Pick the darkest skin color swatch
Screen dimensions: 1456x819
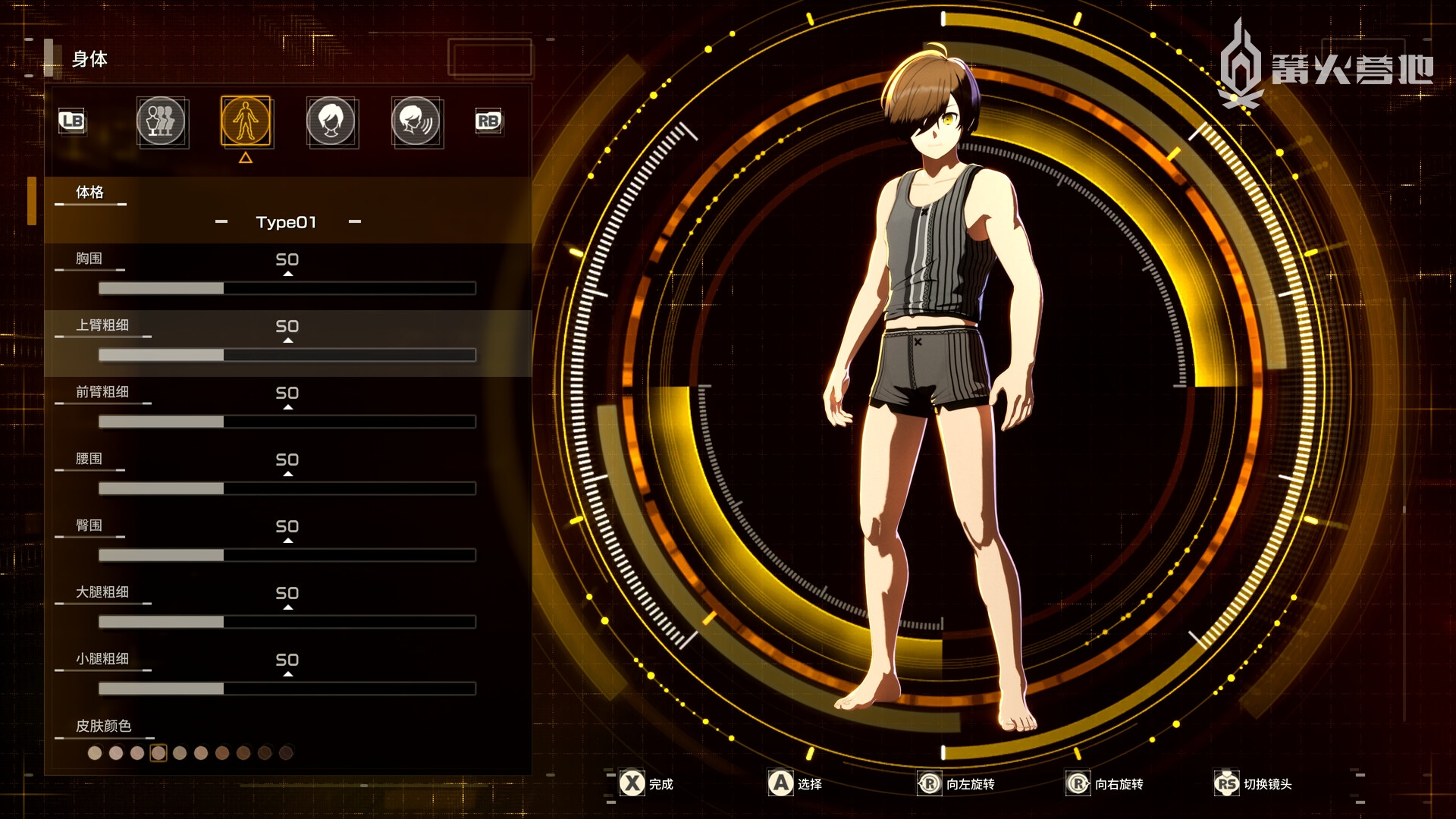(286, 753)
